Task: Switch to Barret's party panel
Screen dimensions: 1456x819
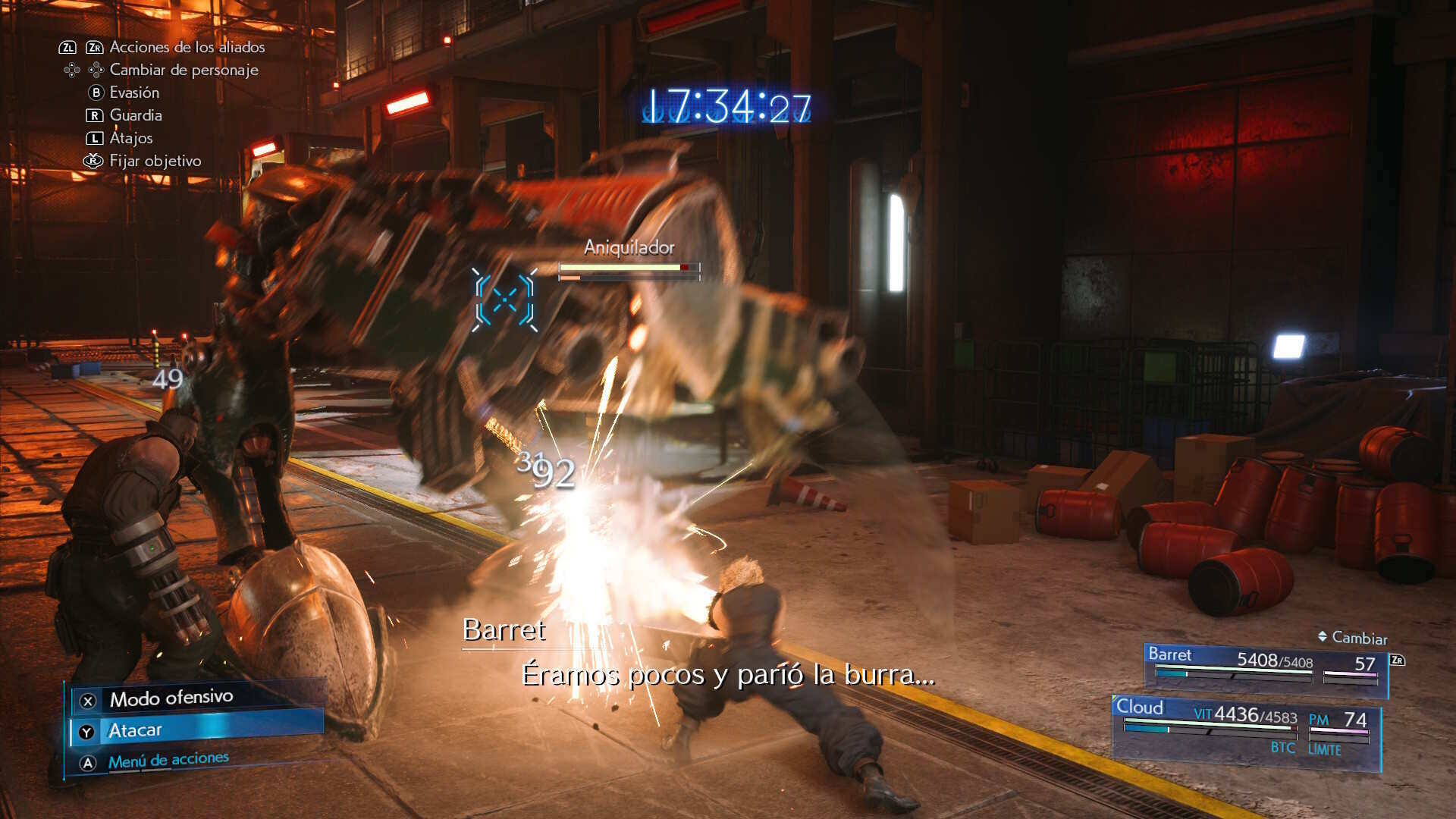Action: pos(1264,667)
